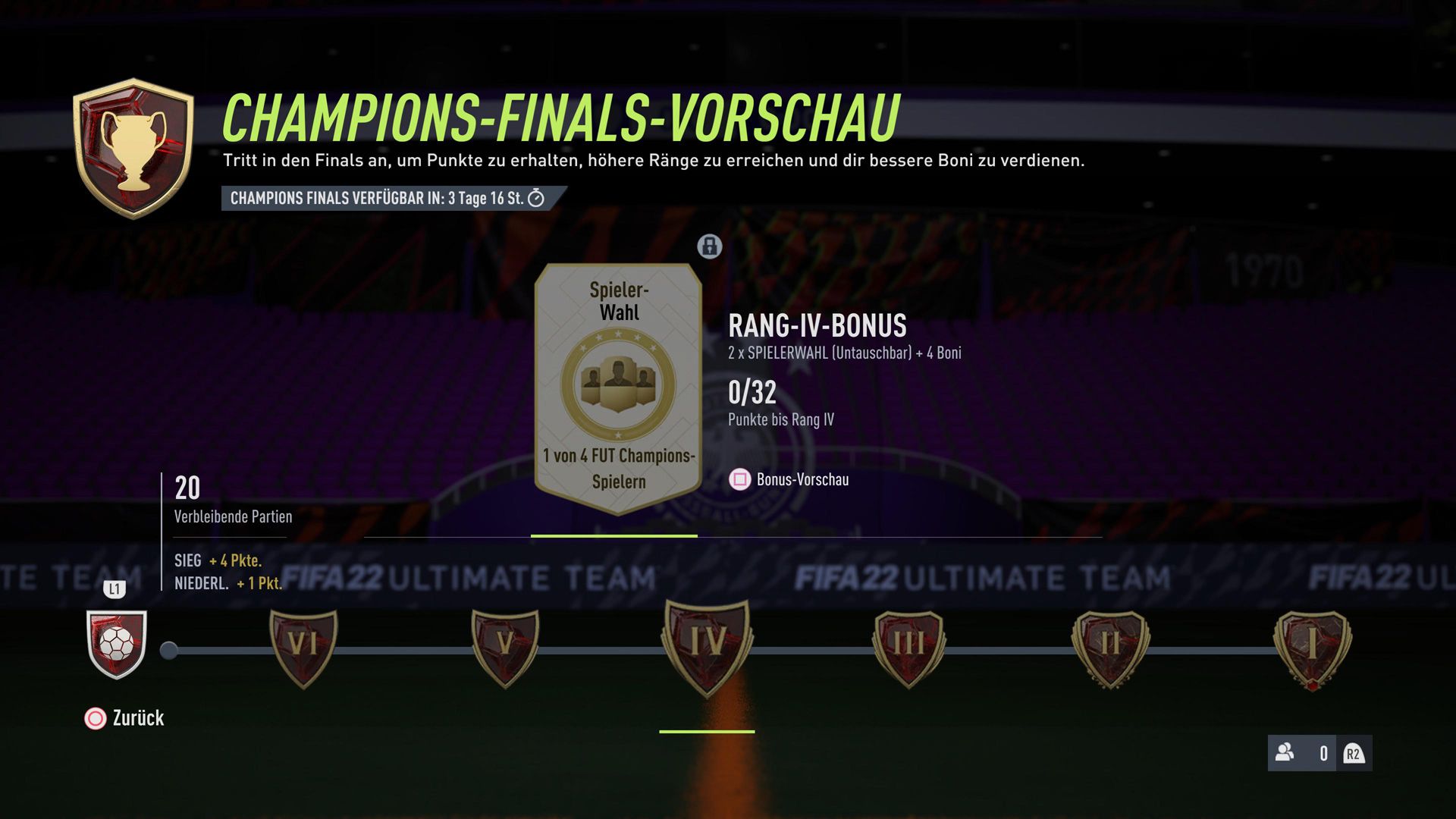Click the green progress bar under the card
This screenshot has width=1456, height=819.
tap(614, 535)
